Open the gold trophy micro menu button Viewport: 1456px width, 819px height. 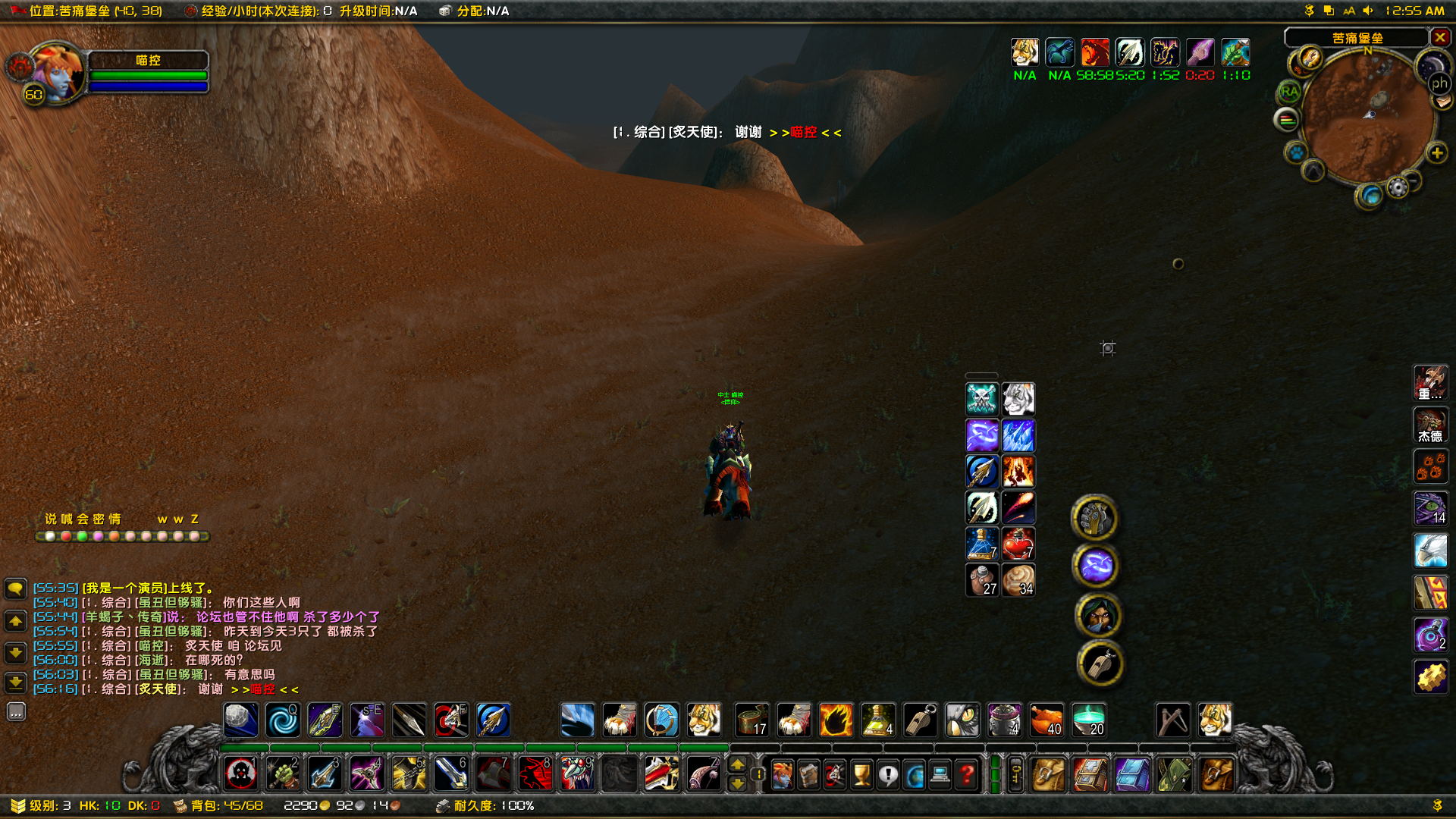click(862, 775)
